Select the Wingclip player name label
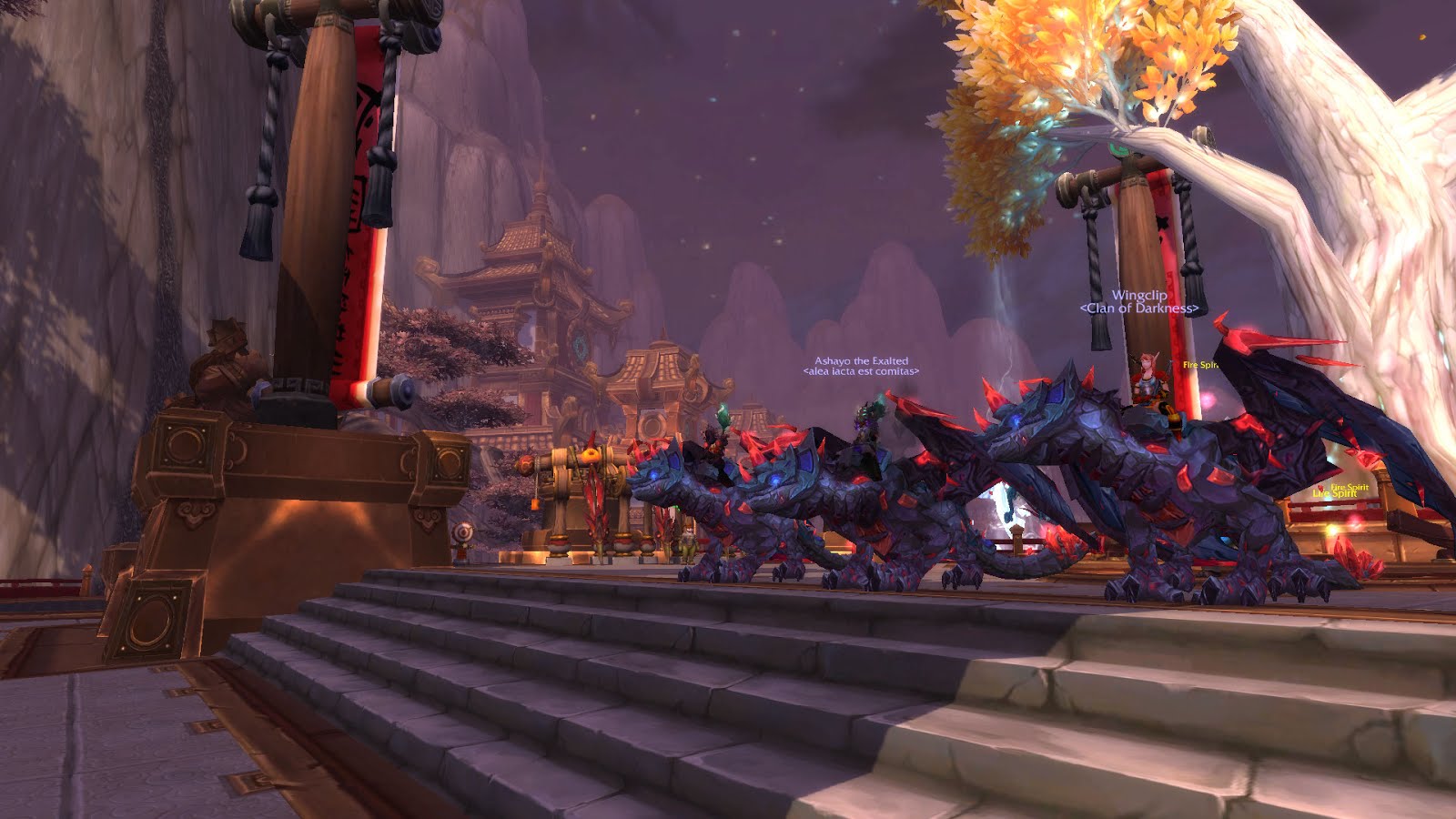The width and height of the screenshot is (1456, 819). point(1138,295)
